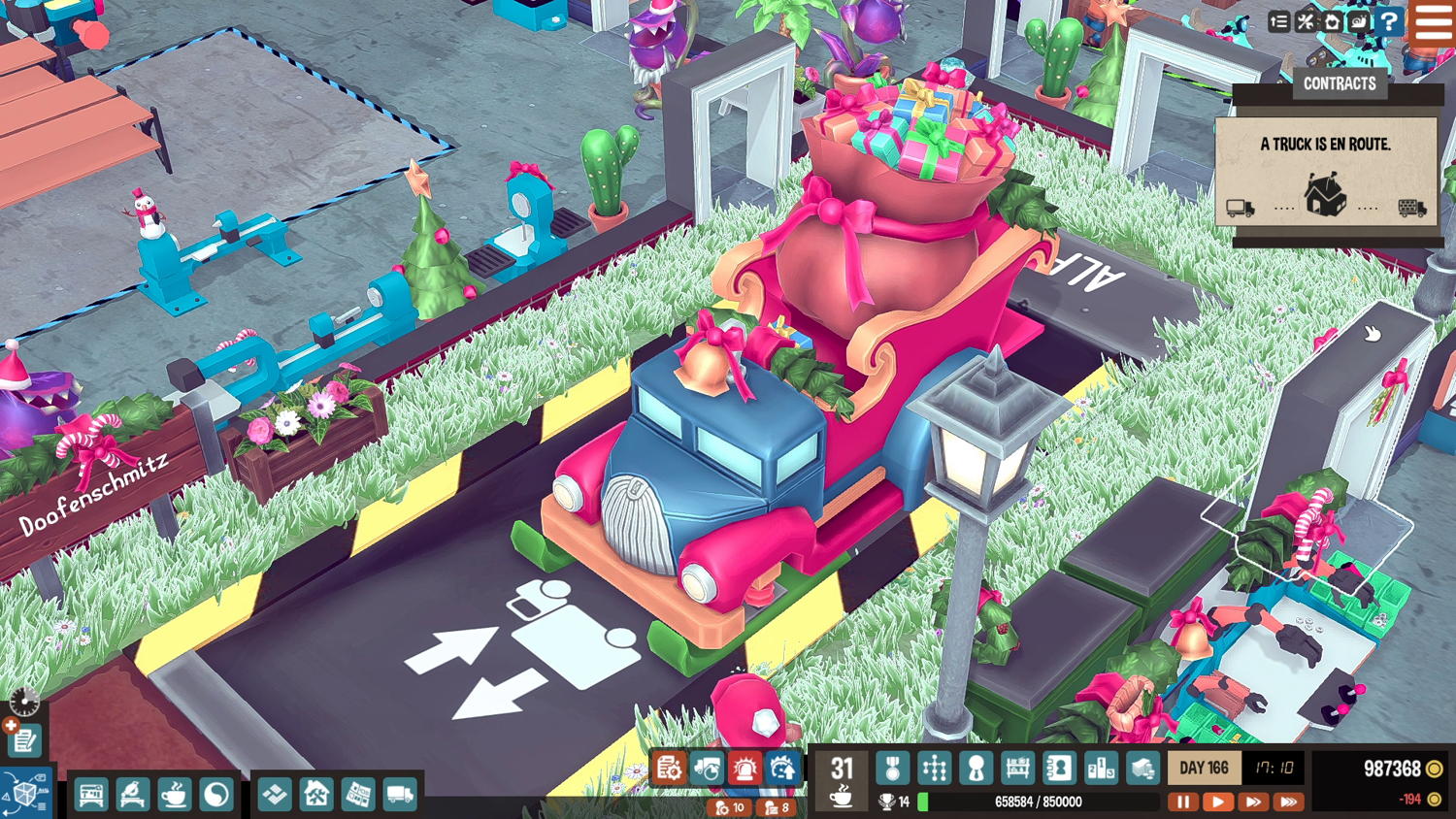This screenshot has height=819, width=1456.
Task: Open the delivery truck build category
Action: [400, 795]
